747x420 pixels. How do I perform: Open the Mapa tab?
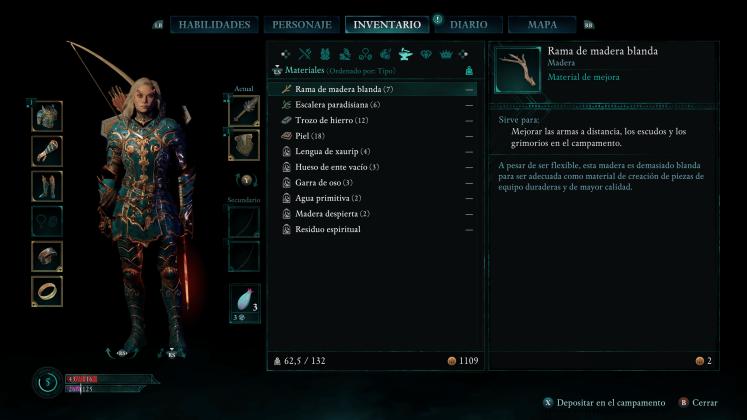point(541,25)
